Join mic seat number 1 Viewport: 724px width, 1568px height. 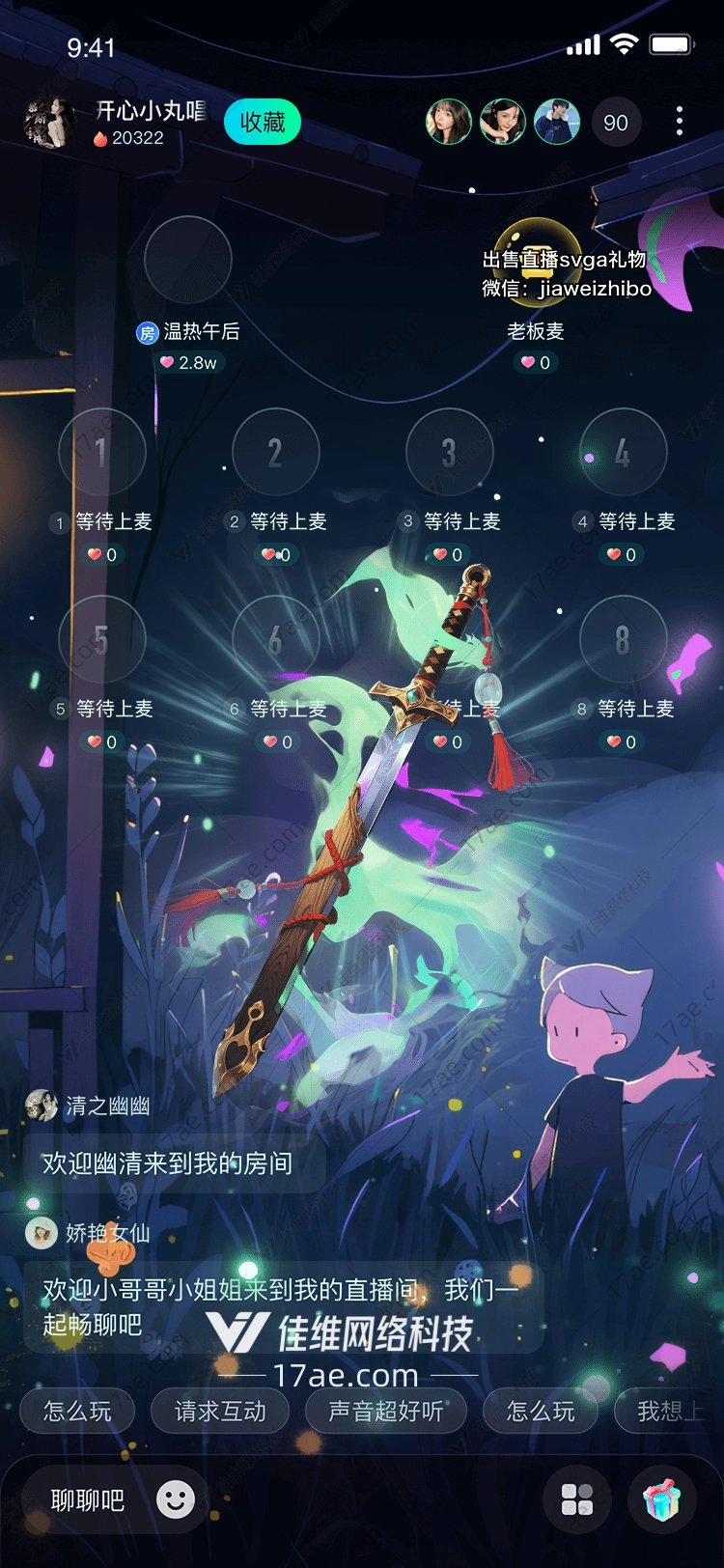click(102, 452)
